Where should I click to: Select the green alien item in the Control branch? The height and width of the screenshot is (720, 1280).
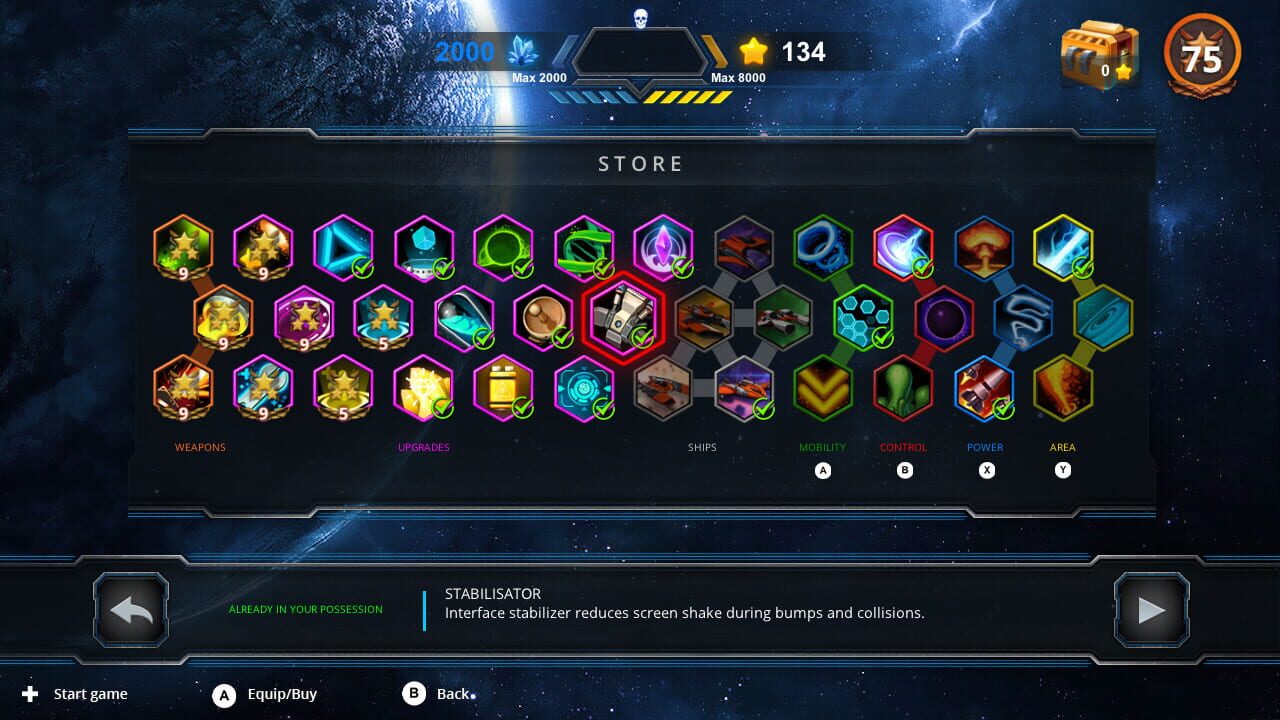tap(904, 389)
